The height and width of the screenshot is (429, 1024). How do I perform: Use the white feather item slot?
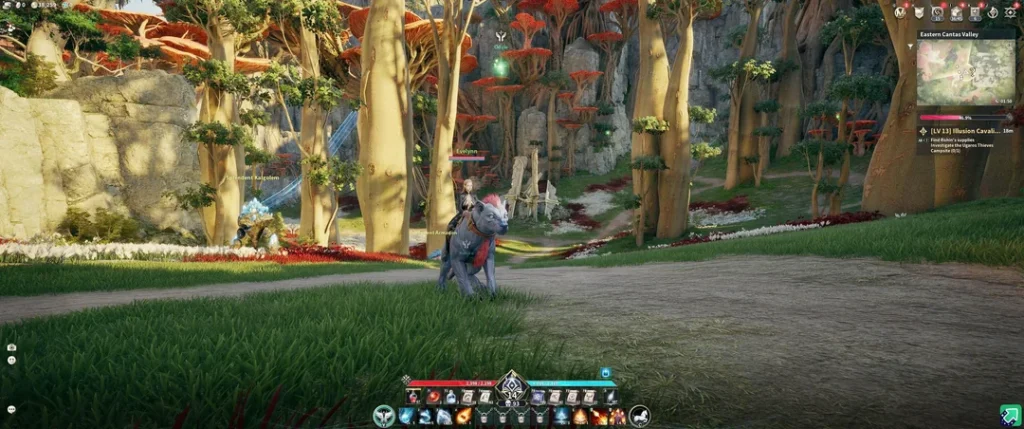click(611, 397)
